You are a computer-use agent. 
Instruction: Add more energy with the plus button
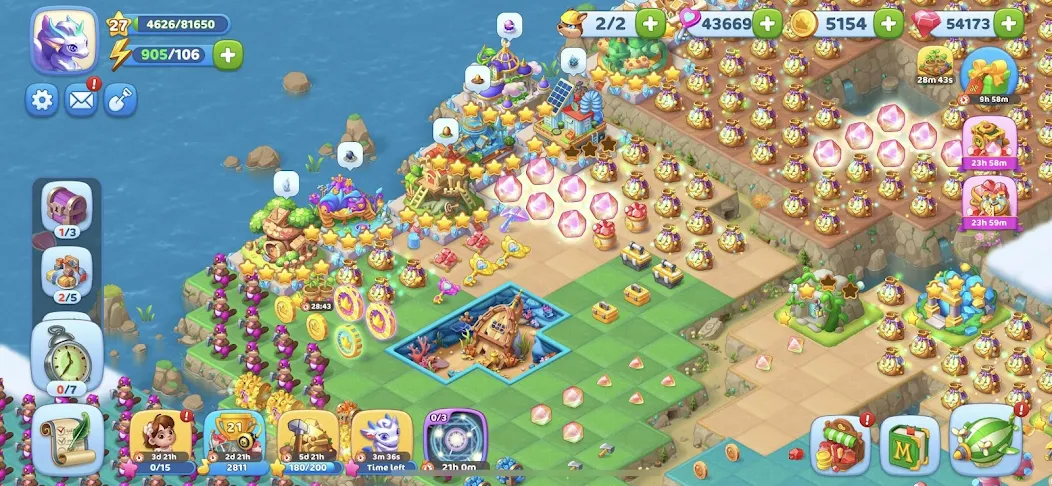tap(229, 55)
